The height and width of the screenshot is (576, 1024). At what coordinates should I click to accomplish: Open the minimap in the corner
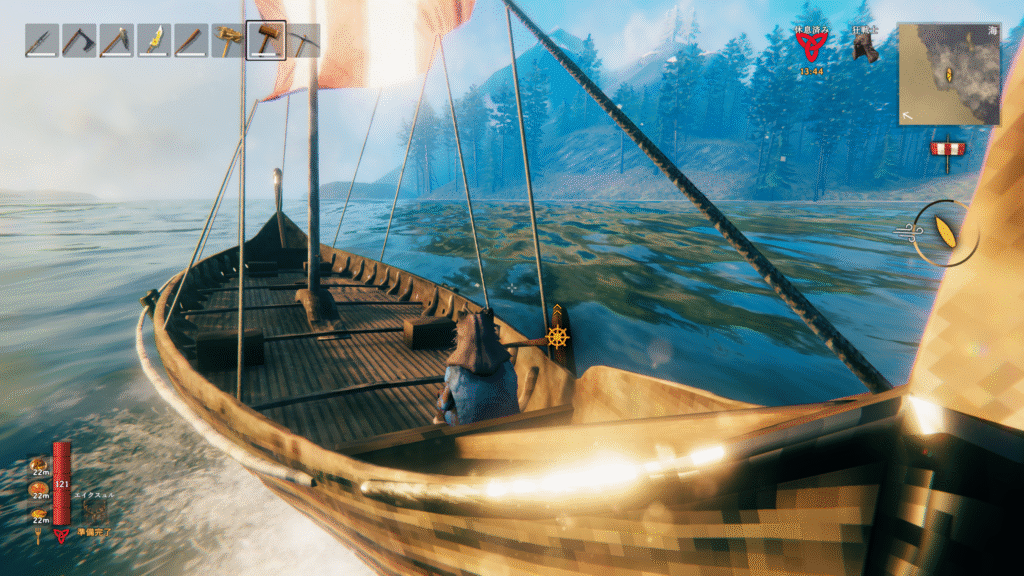click(948, 74)
